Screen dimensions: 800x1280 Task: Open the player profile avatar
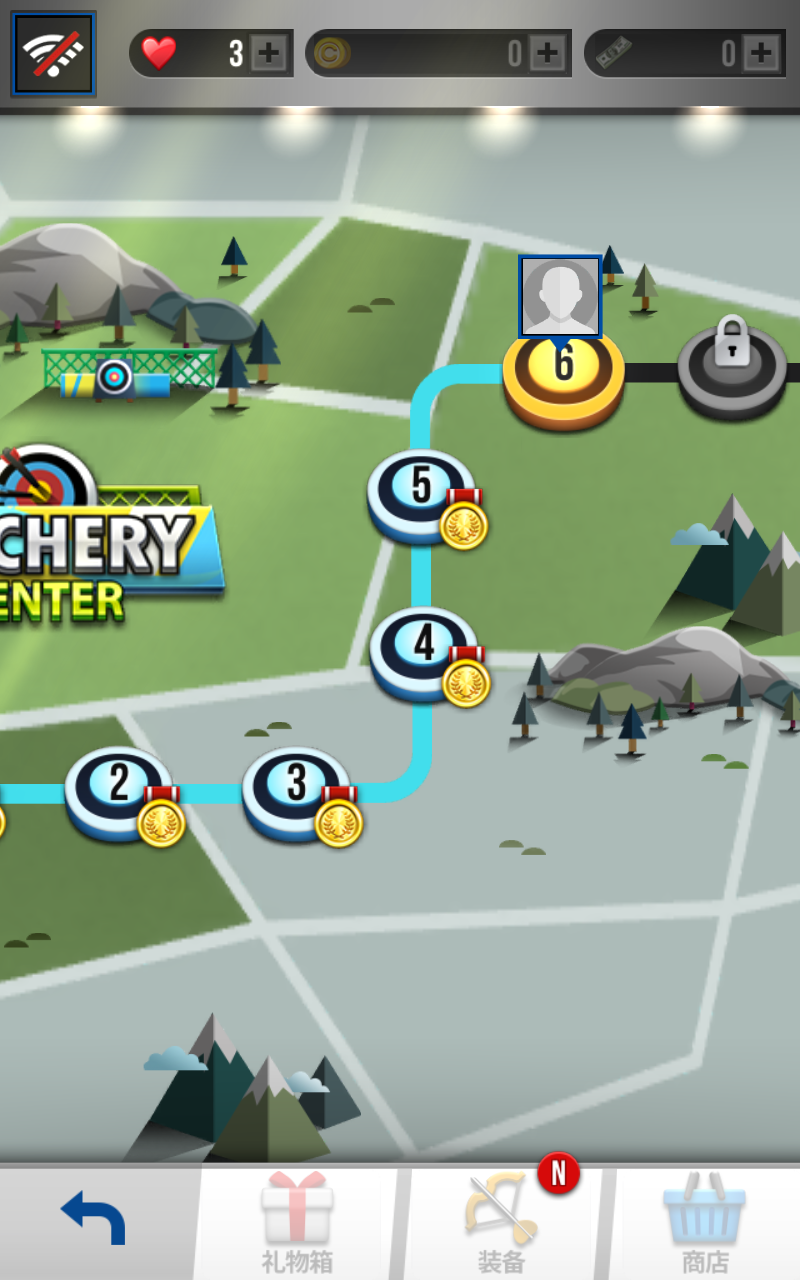[560, 296]
